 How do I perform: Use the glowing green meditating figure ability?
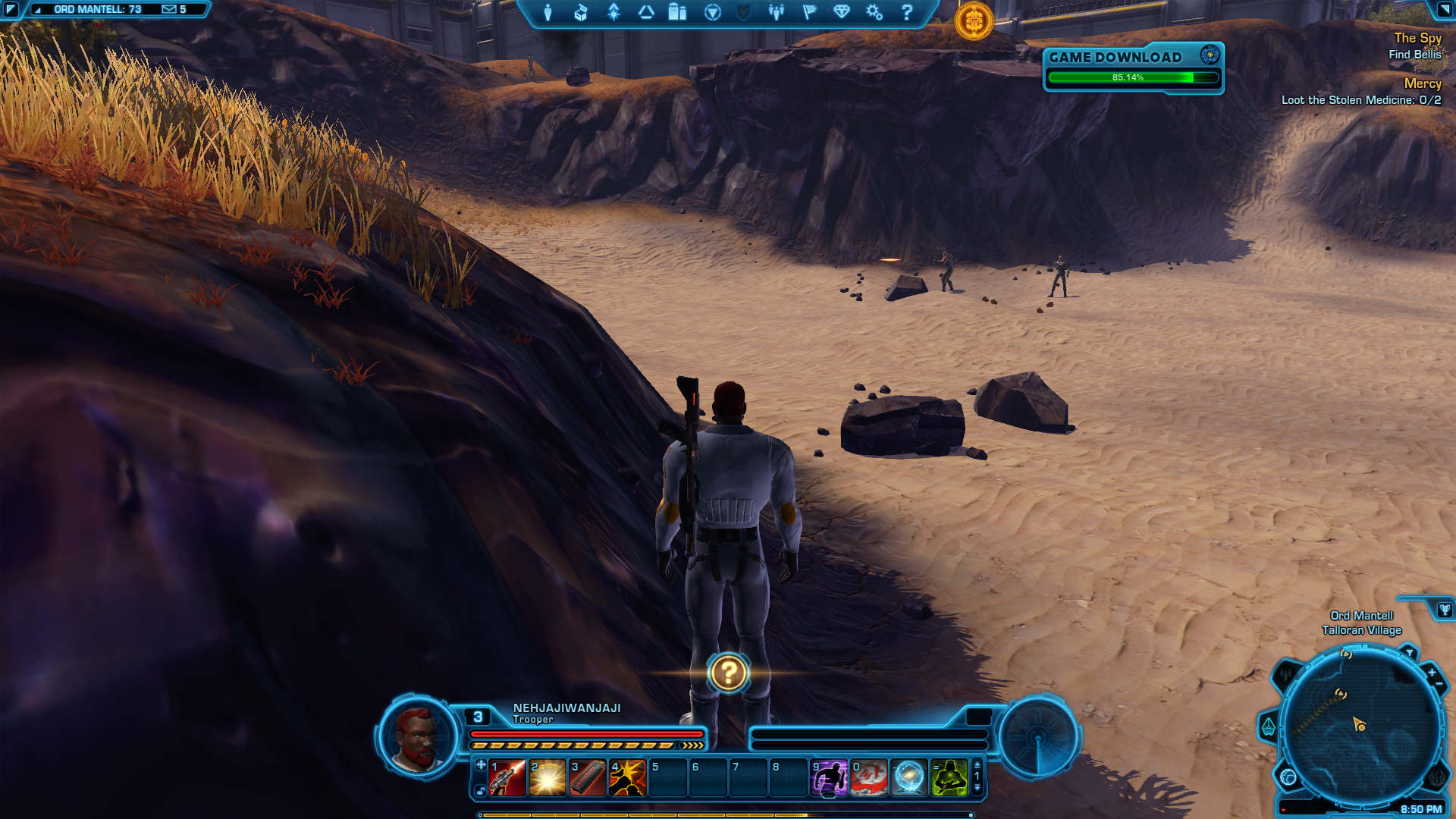pyautogui.click(x=949, y=778)
